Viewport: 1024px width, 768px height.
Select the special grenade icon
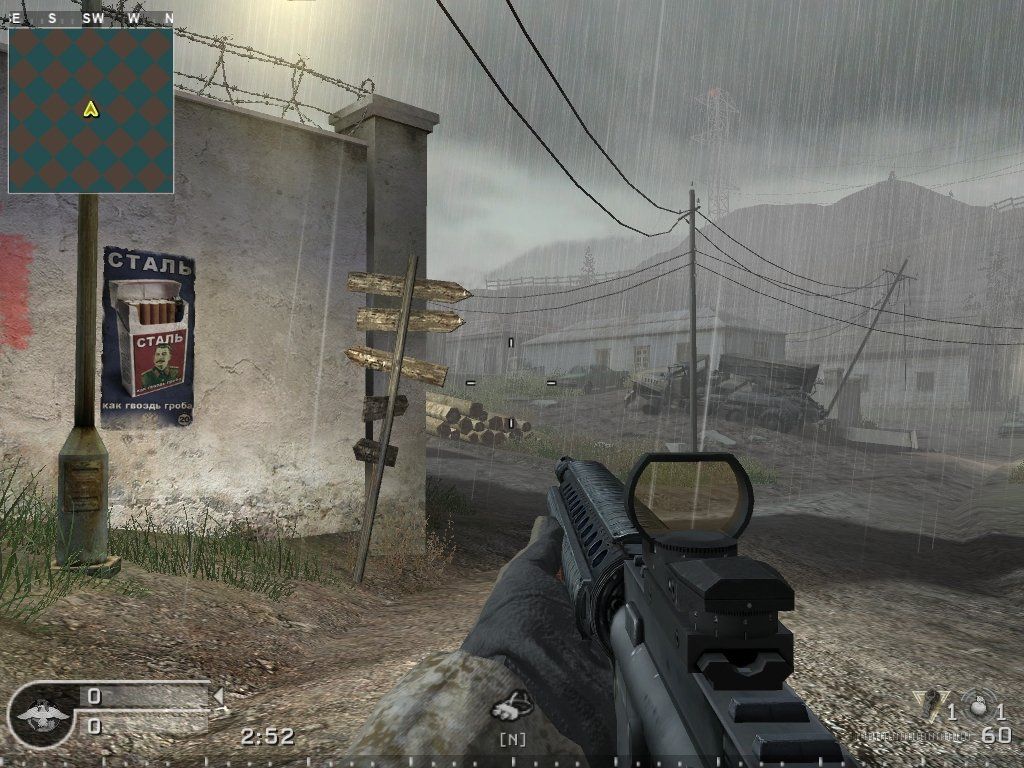pos(929,704)
